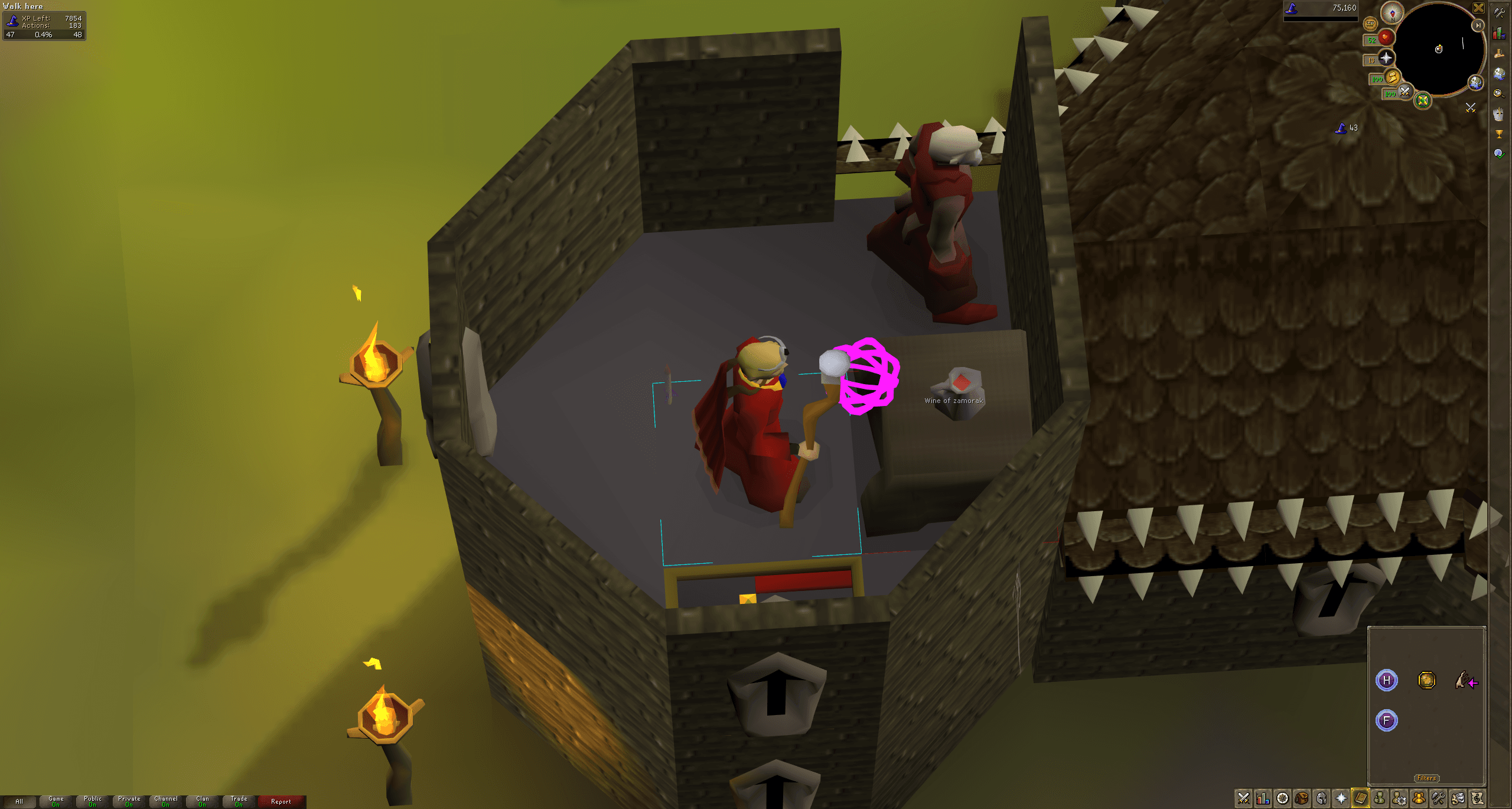Open the RuneLite configuration wrench icon
Viewport: 1512px width, 809px height.
pos(1499,13)
